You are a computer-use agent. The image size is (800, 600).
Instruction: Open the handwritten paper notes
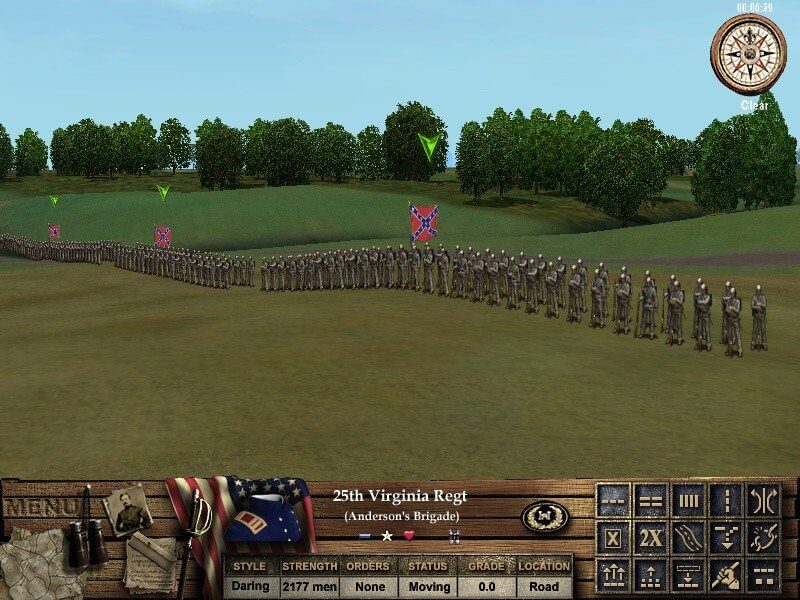tap(150, 556)
